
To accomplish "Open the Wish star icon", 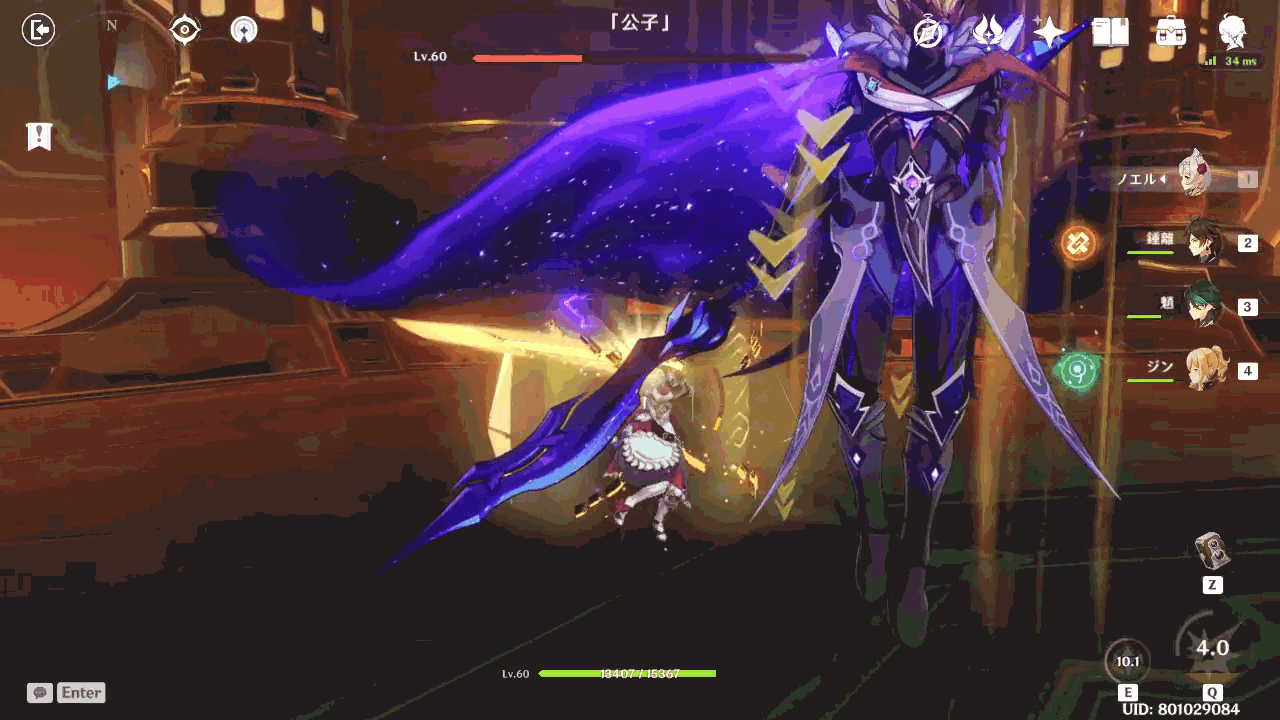I will (x=1049, y=33).
